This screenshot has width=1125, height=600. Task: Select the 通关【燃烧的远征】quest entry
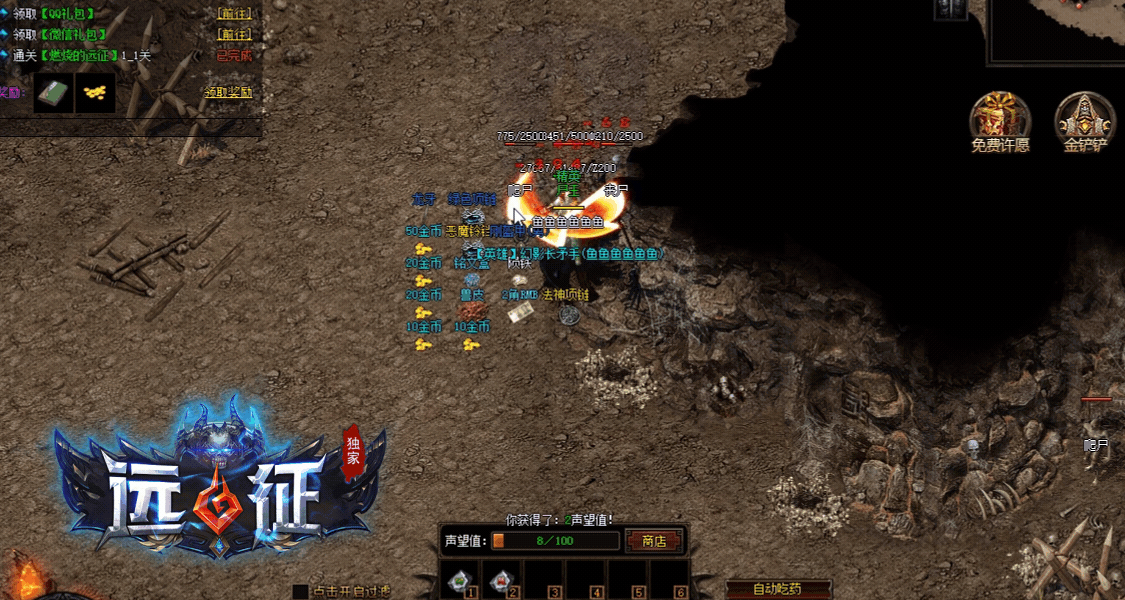point(80,55)
